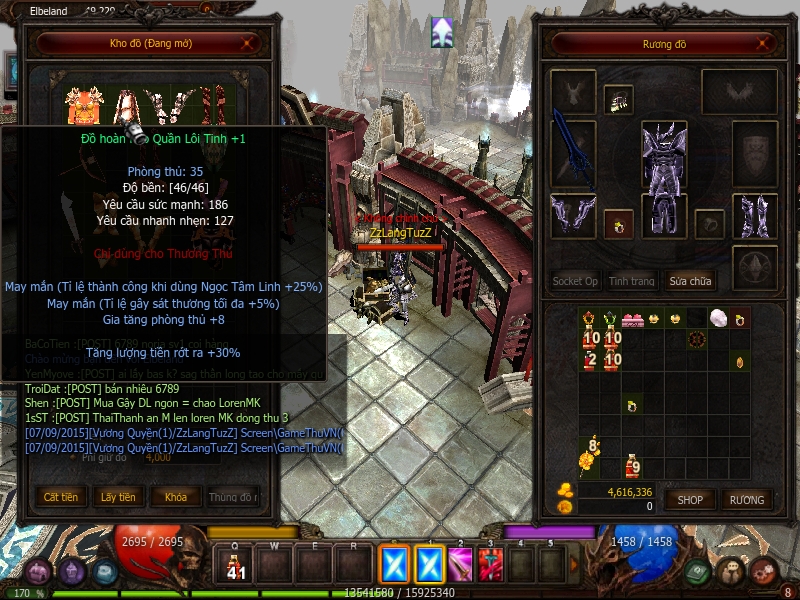800x600 pixels.
Task: Open the RƯƠNG chest button
Action: 746,499
